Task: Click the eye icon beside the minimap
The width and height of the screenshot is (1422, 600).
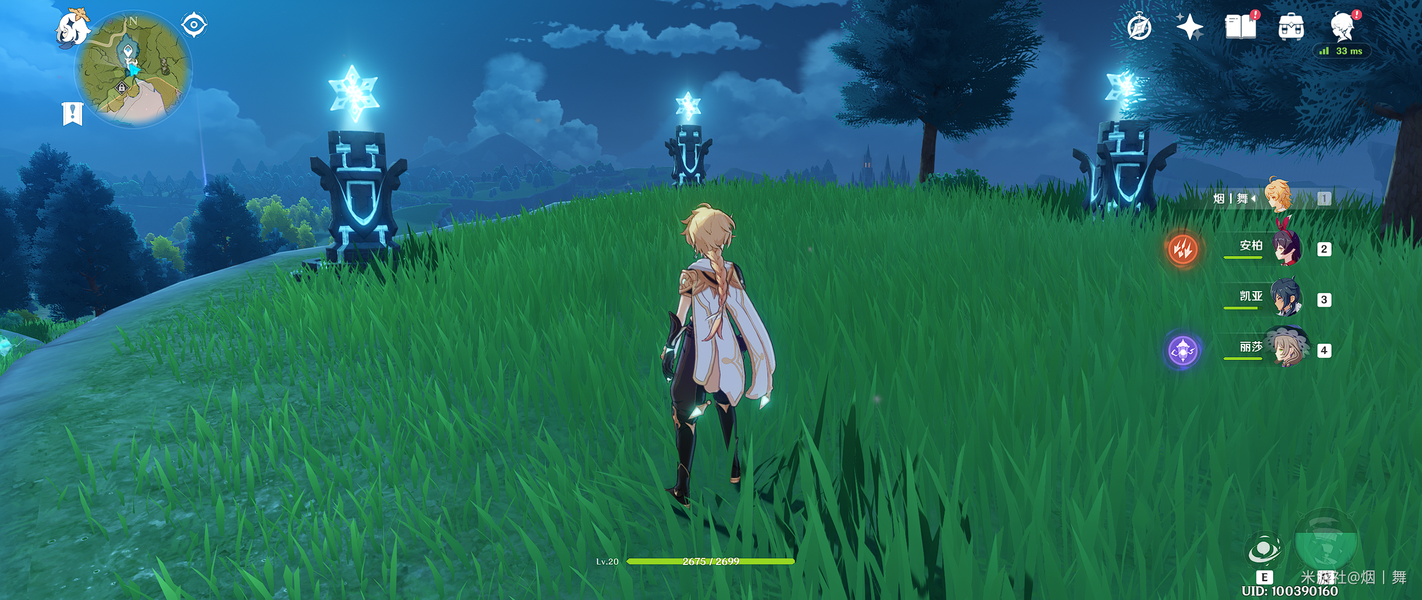Action: 193,25
